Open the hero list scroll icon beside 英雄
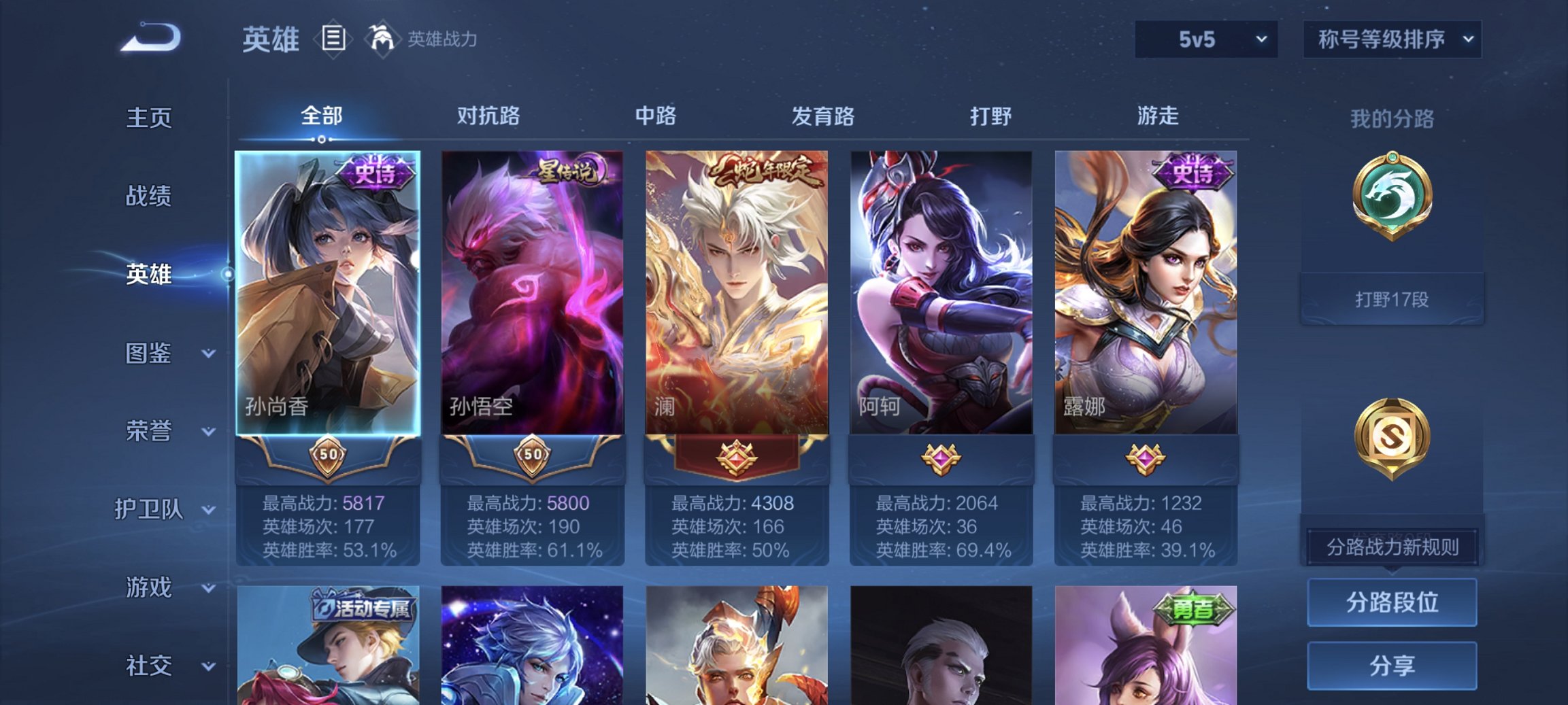This screenshot has height=705, width=1568. click(x=333, y=39)
